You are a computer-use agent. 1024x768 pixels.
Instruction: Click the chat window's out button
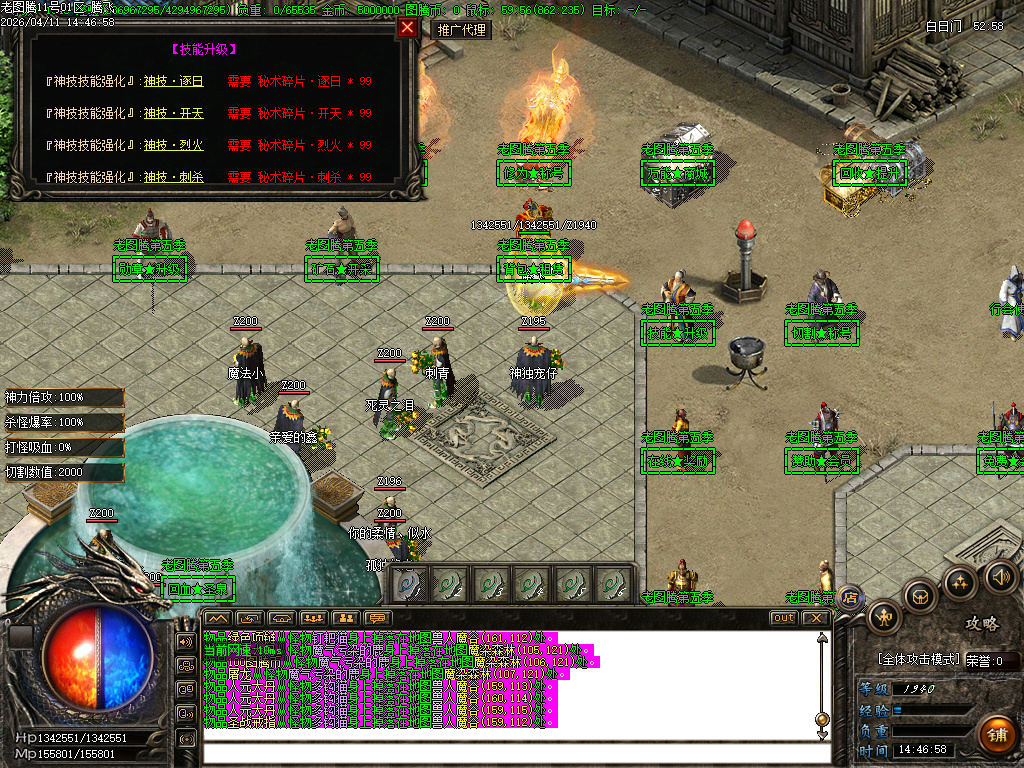[x=783, y=618]
